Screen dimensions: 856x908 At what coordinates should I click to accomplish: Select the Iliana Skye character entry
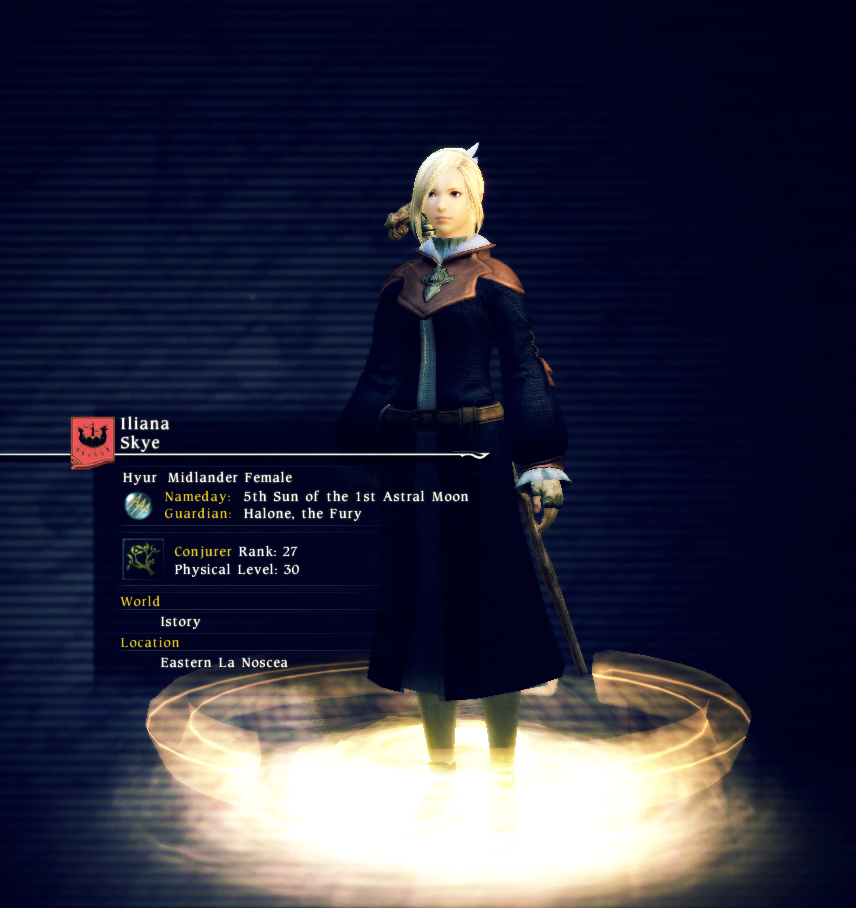coord(145,433)
